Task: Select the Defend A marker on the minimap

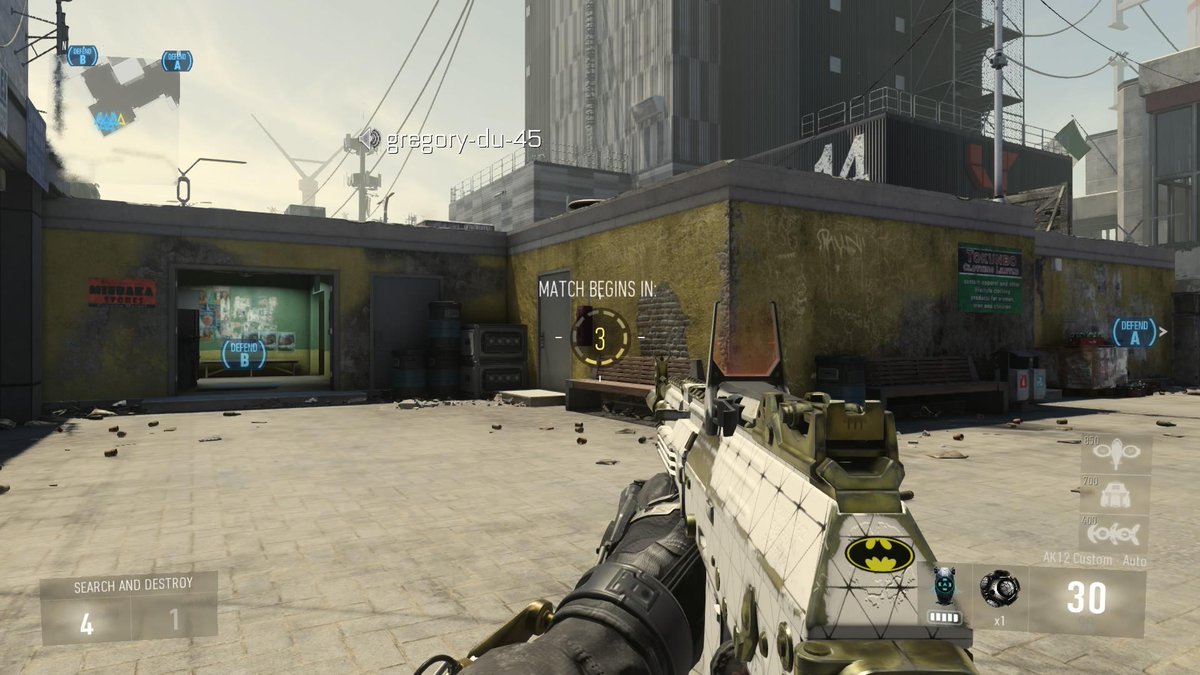Action: (176, 61)
